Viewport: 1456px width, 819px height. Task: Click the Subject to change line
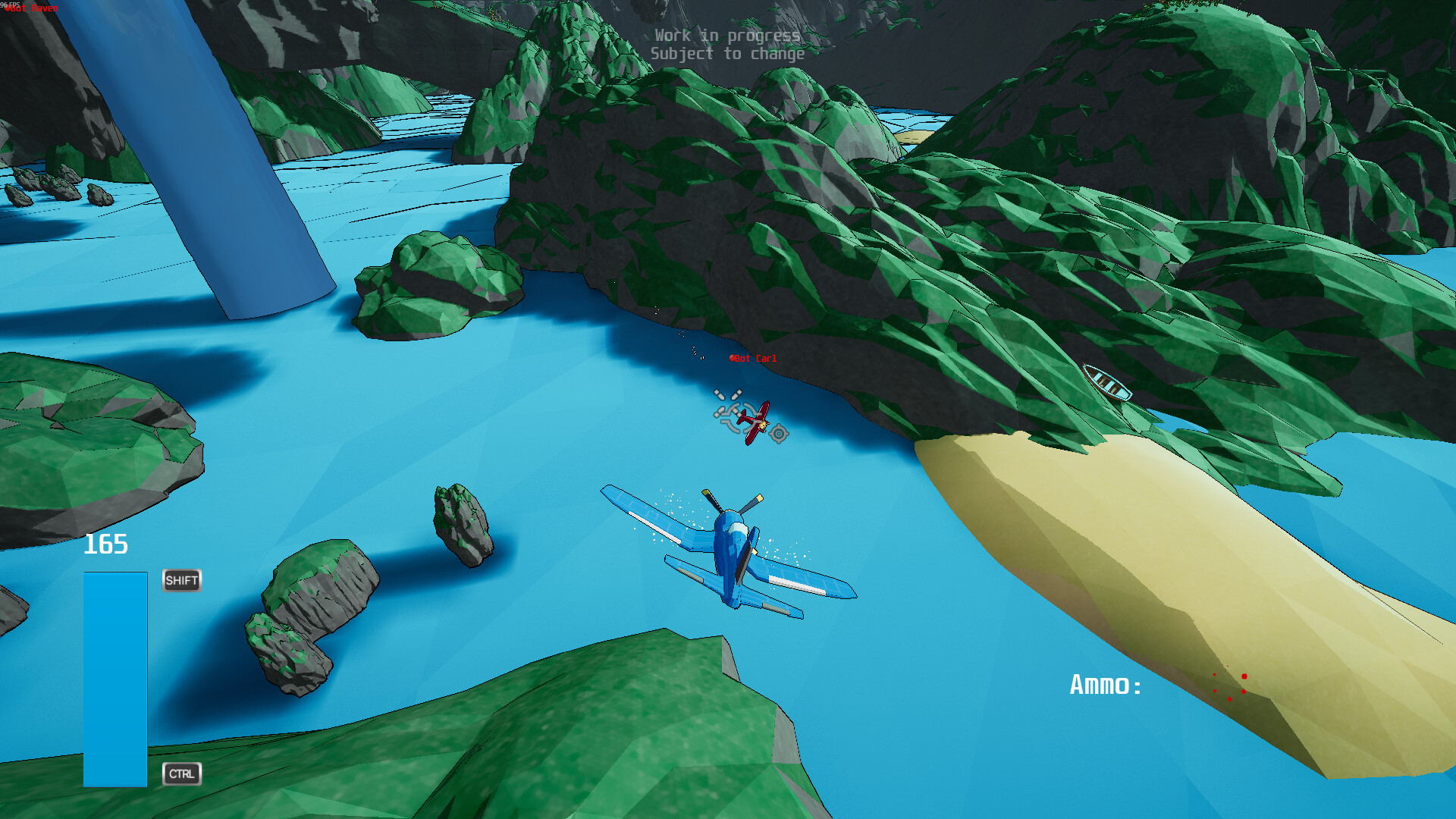pos(726,54)
